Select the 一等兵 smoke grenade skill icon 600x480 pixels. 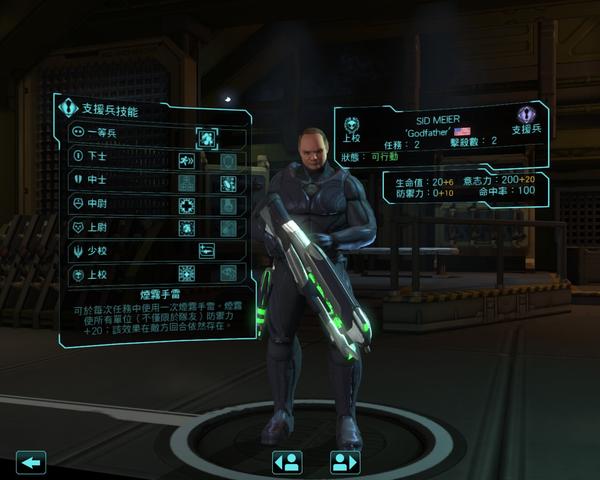tap(208, 138)
